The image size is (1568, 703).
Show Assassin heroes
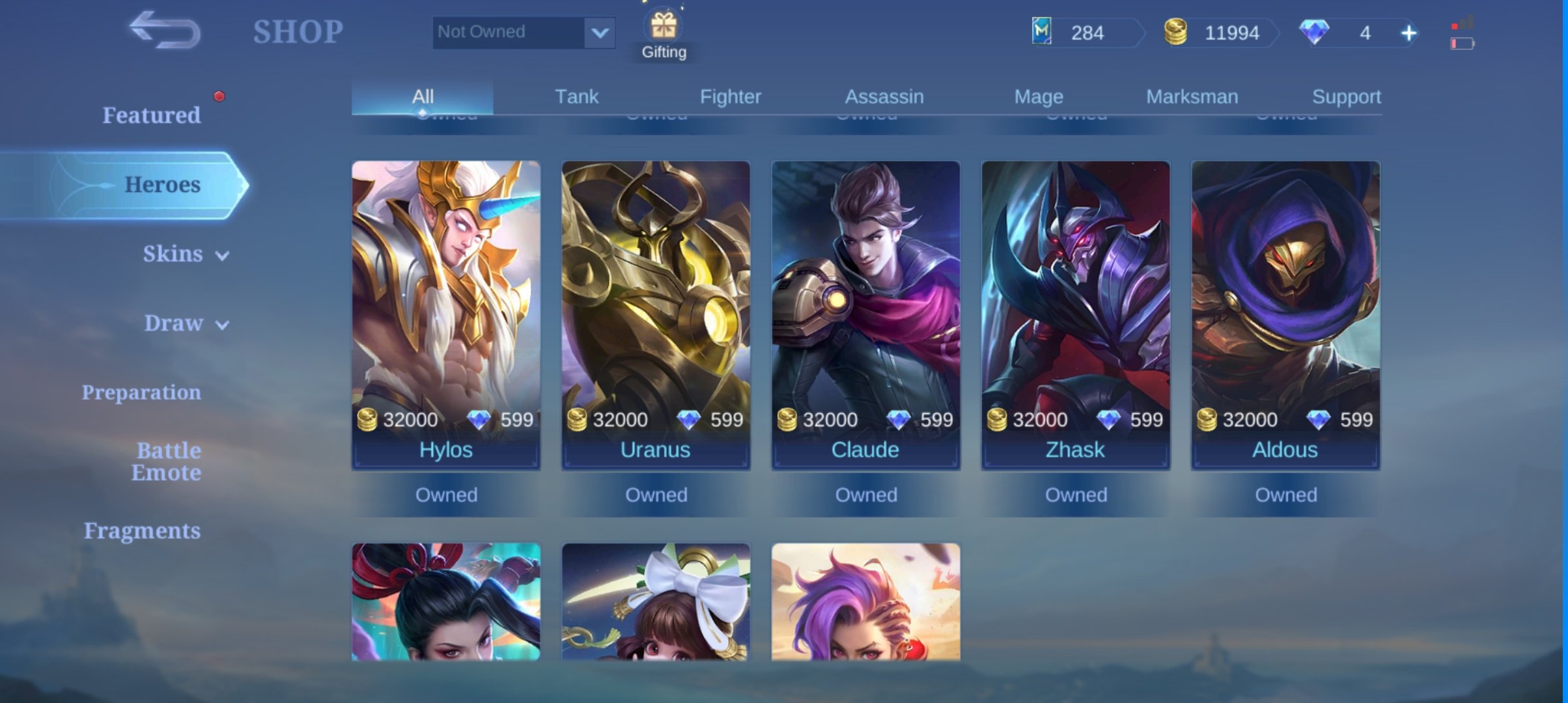(x=884, y=96)
